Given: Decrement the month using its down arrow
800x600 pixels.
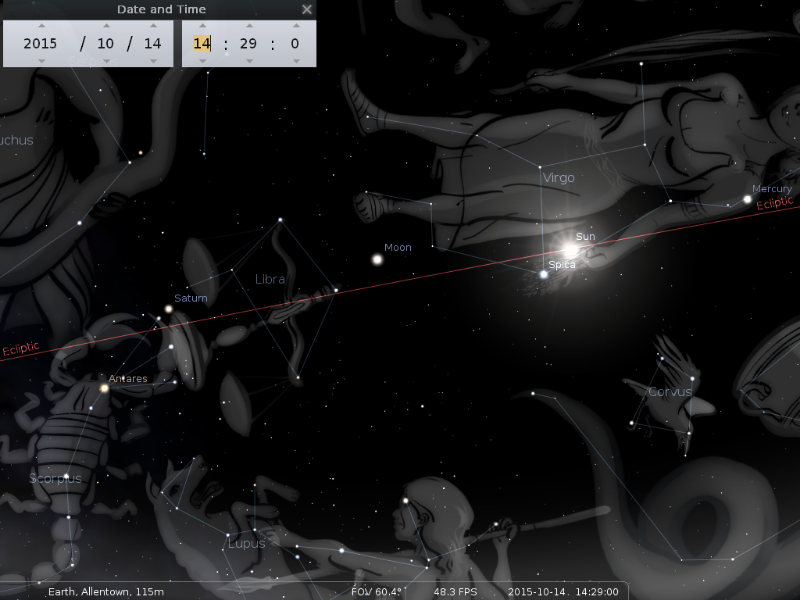Looking at the screenshot, I should point(105,60).
